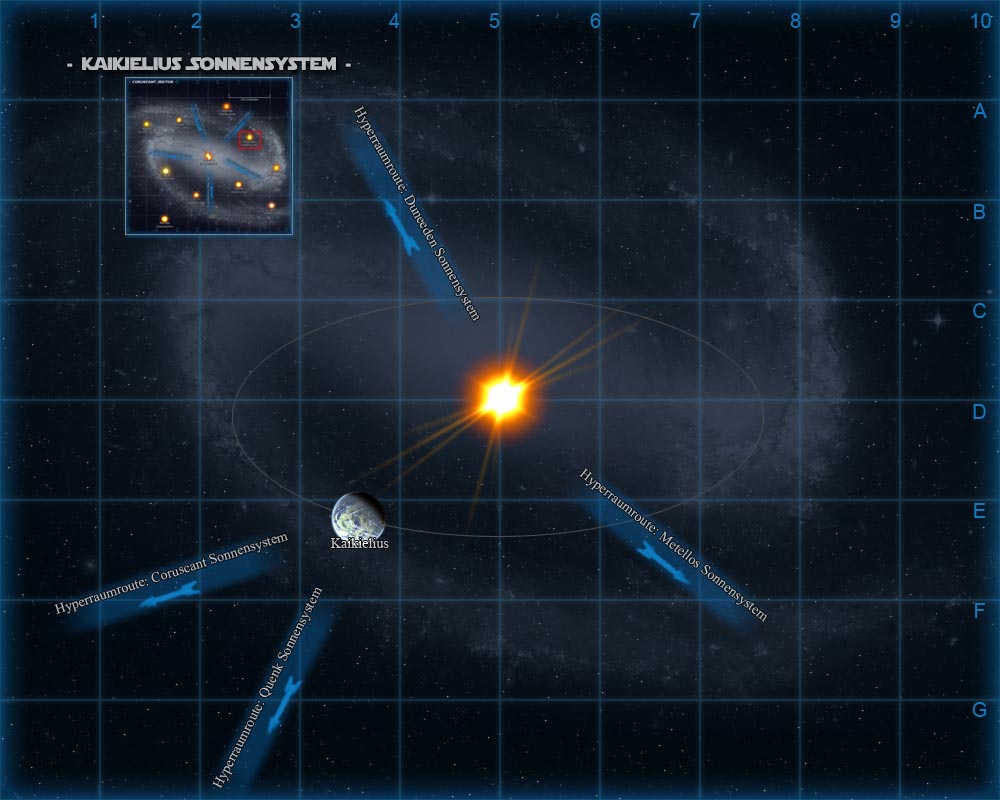Screen dimensions: 1000x800
Task: Open the Coruscant sector galaxy overview thumbnail
Action: click(208, 157)
